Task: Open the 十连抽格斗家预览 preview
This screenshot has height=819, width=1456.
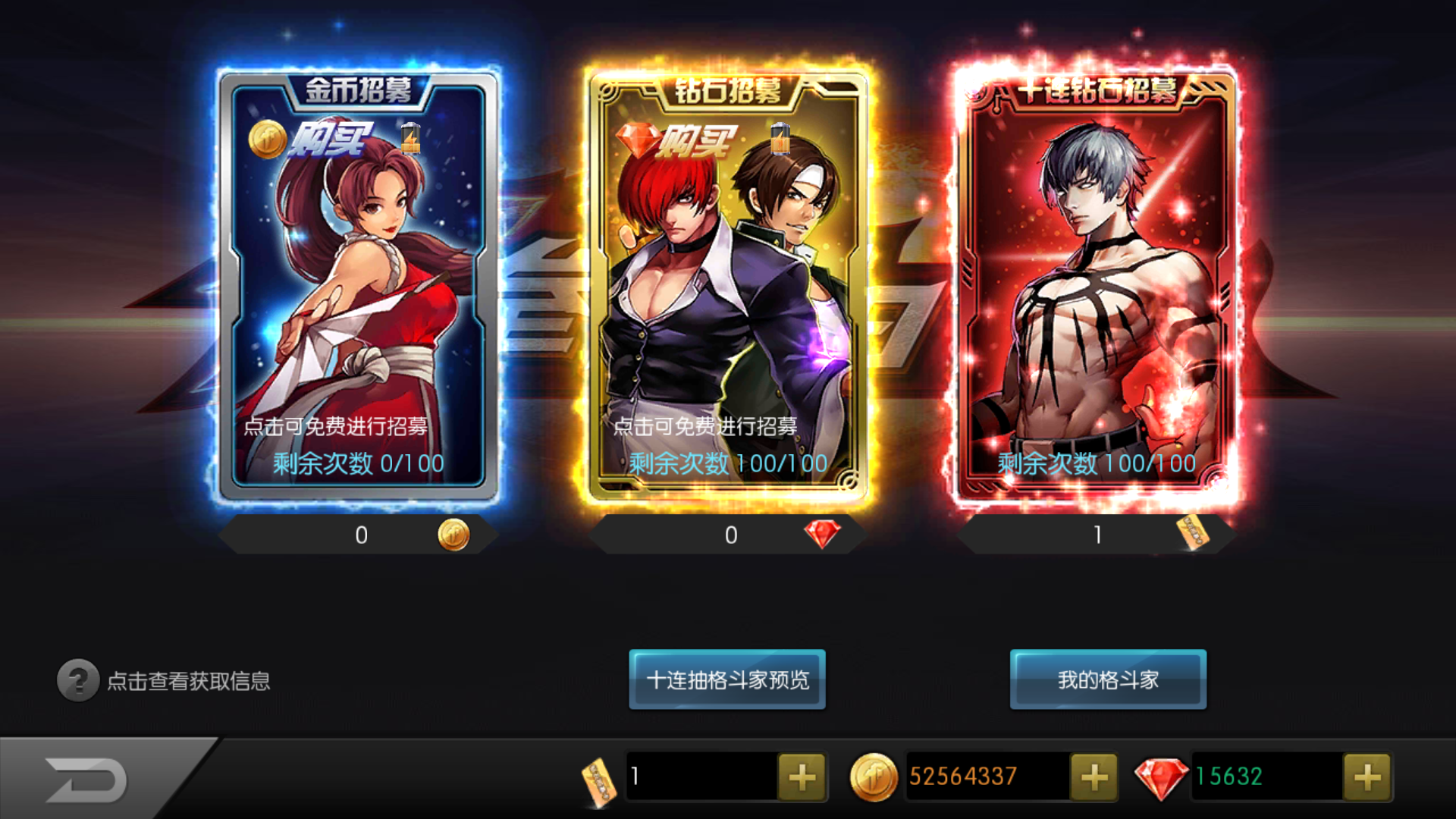Action: pyautogui.click(x=727, y=679)
